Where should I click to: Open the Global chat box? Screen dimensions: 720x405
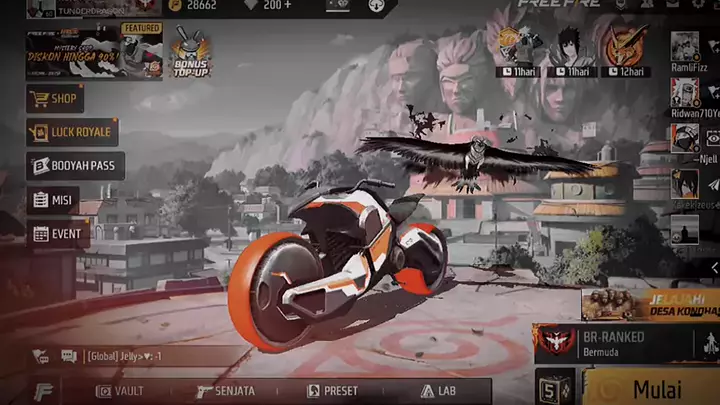click(130, 356)
